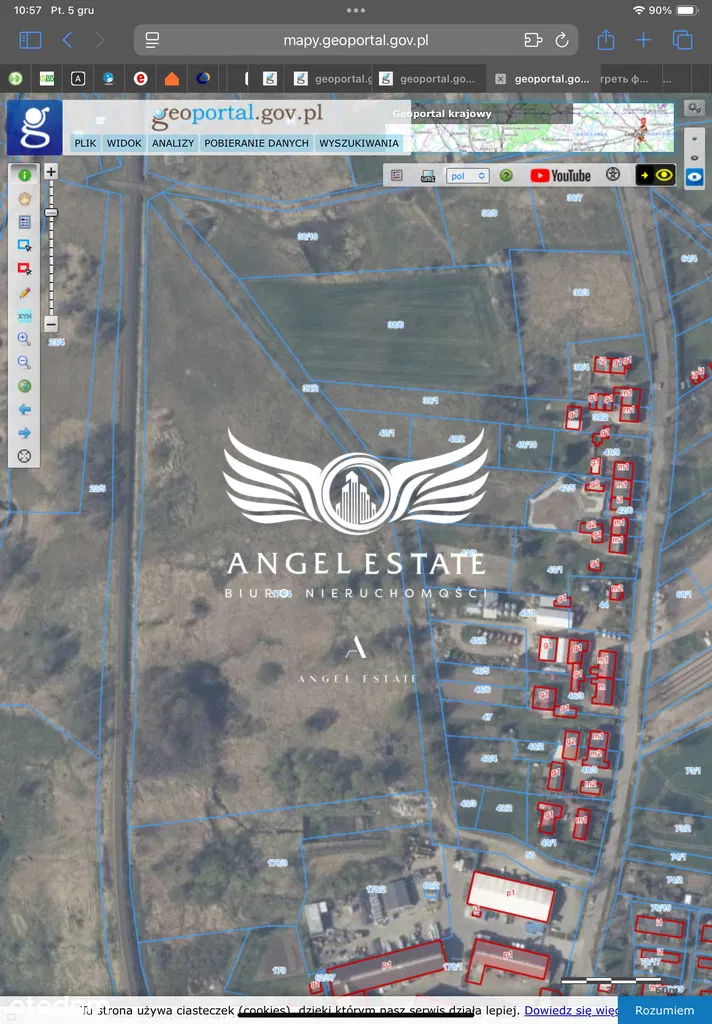Pick the magnifier zoom-in tool
Screen dimensions: 712x1024
(x=25, y=340)
